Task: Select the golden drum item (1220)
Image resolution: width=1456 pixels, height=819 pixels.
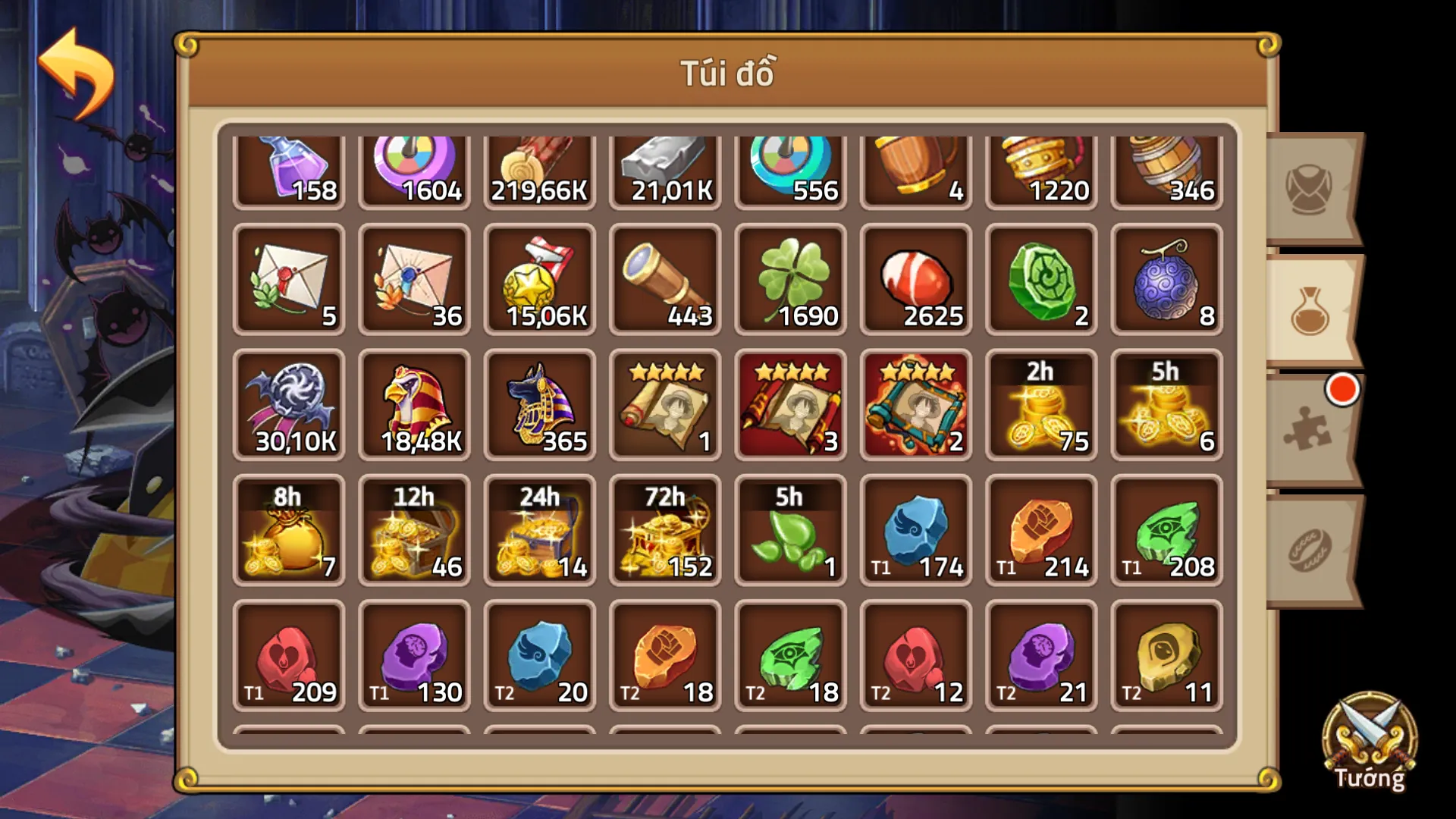Action: (x=1040, y=167)
